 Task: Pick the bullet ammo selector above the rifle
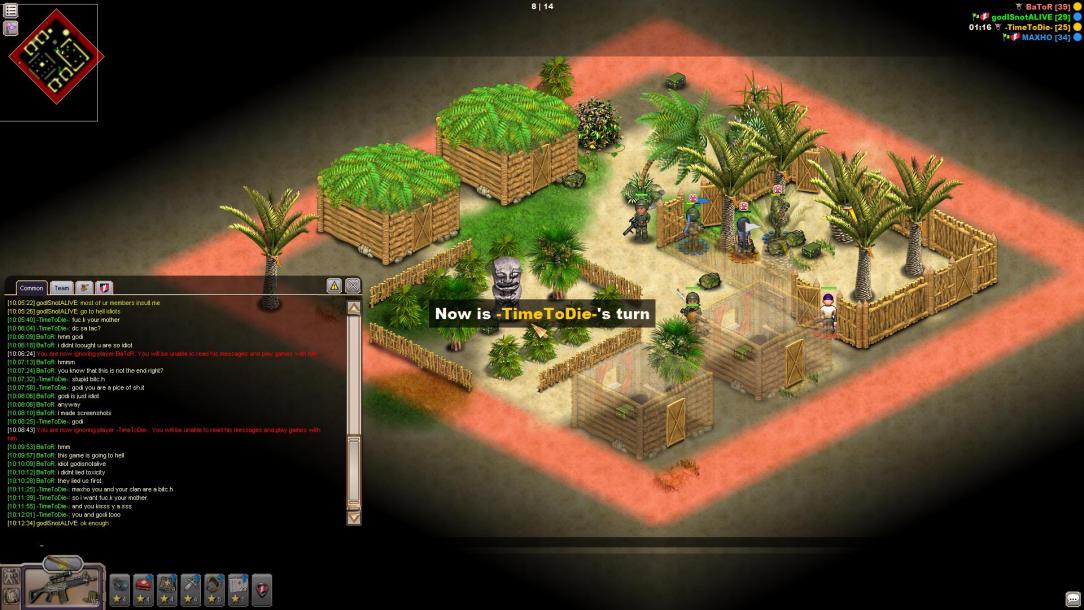click(x=62, y=563)
